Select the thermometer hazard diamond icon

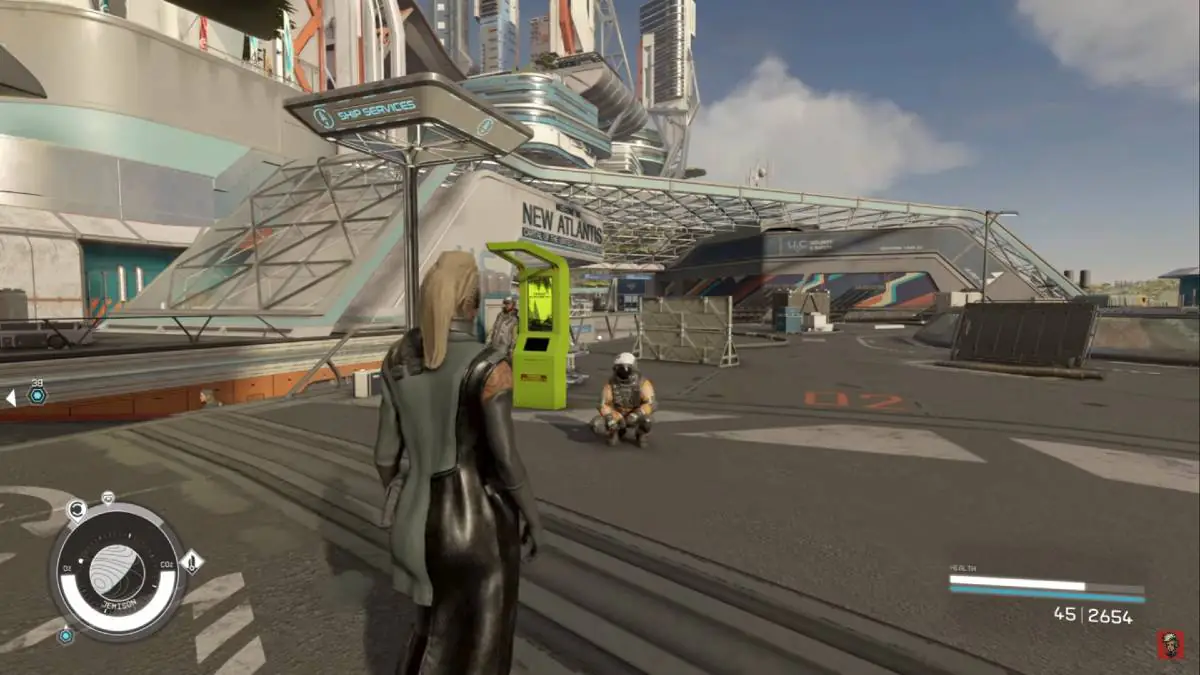pos(192,562)
